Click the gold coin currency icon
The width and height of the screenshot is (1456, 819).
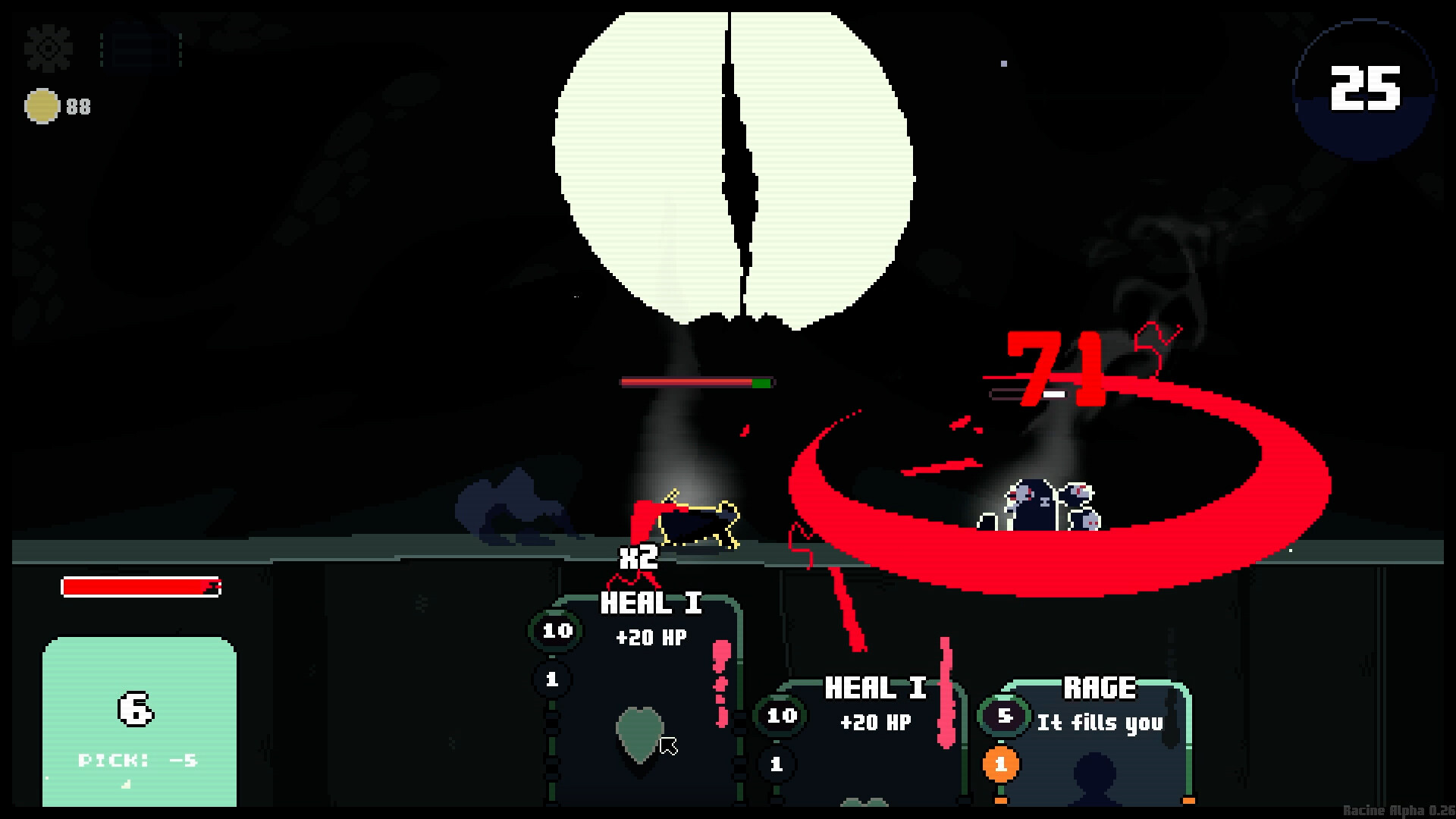pyautogui.click(x=42, y=105)
